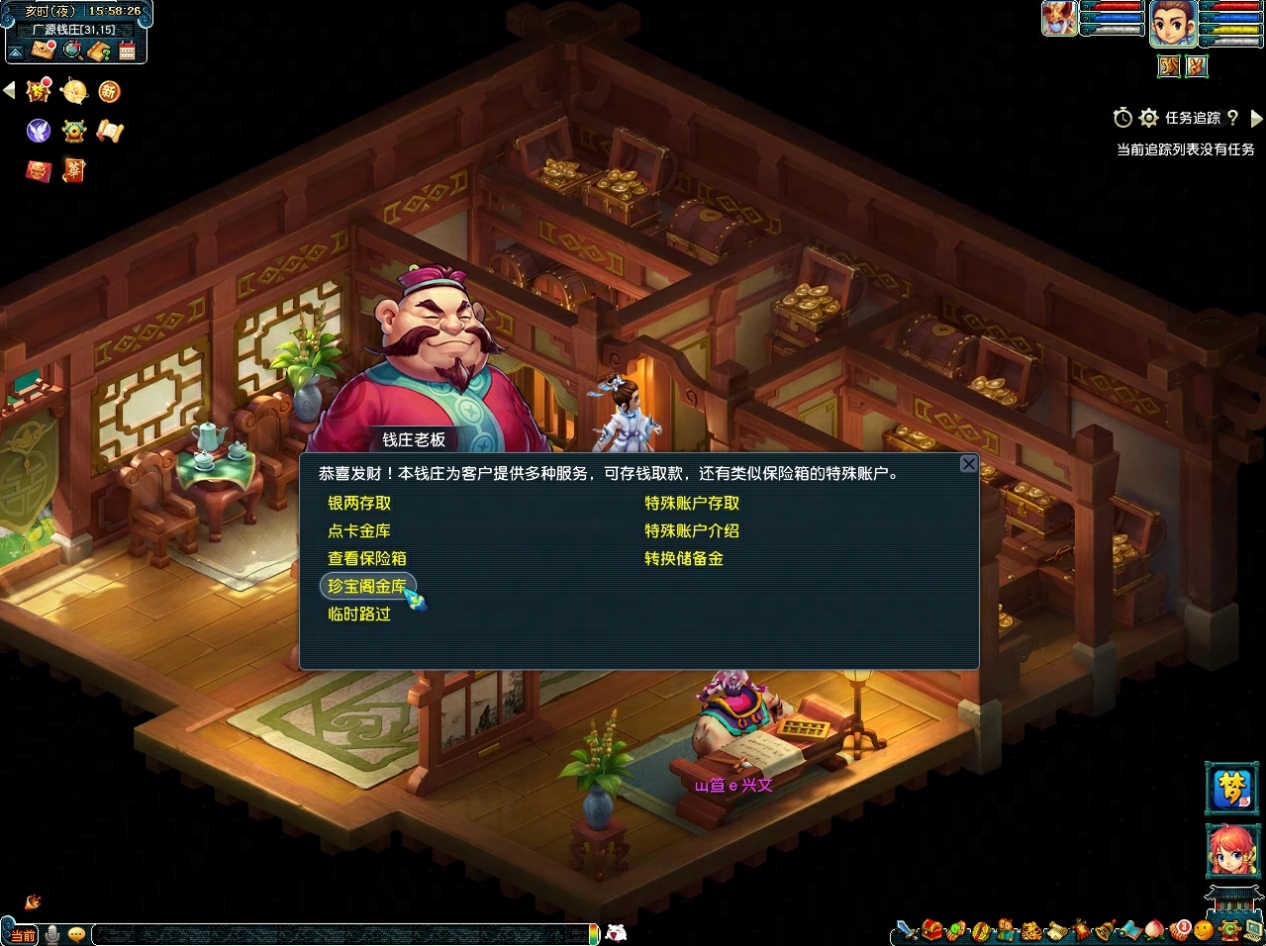Open 查看保险箱 to view the safe
1266x946 pixels.
367,558
